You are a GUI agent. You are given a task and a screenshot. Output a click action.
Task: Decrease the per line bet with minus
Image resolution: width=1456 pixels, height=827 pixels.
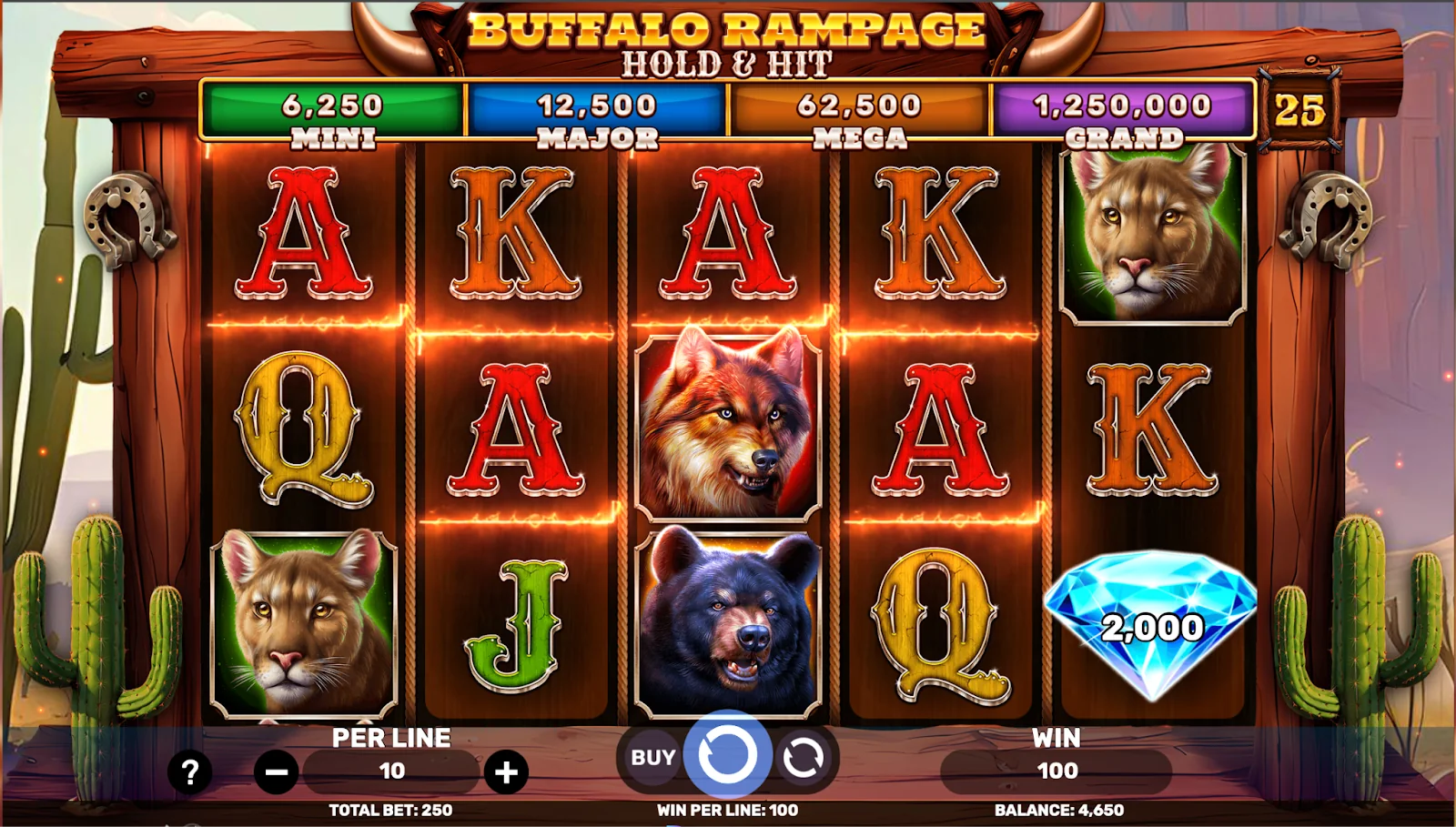click(277, 772)
